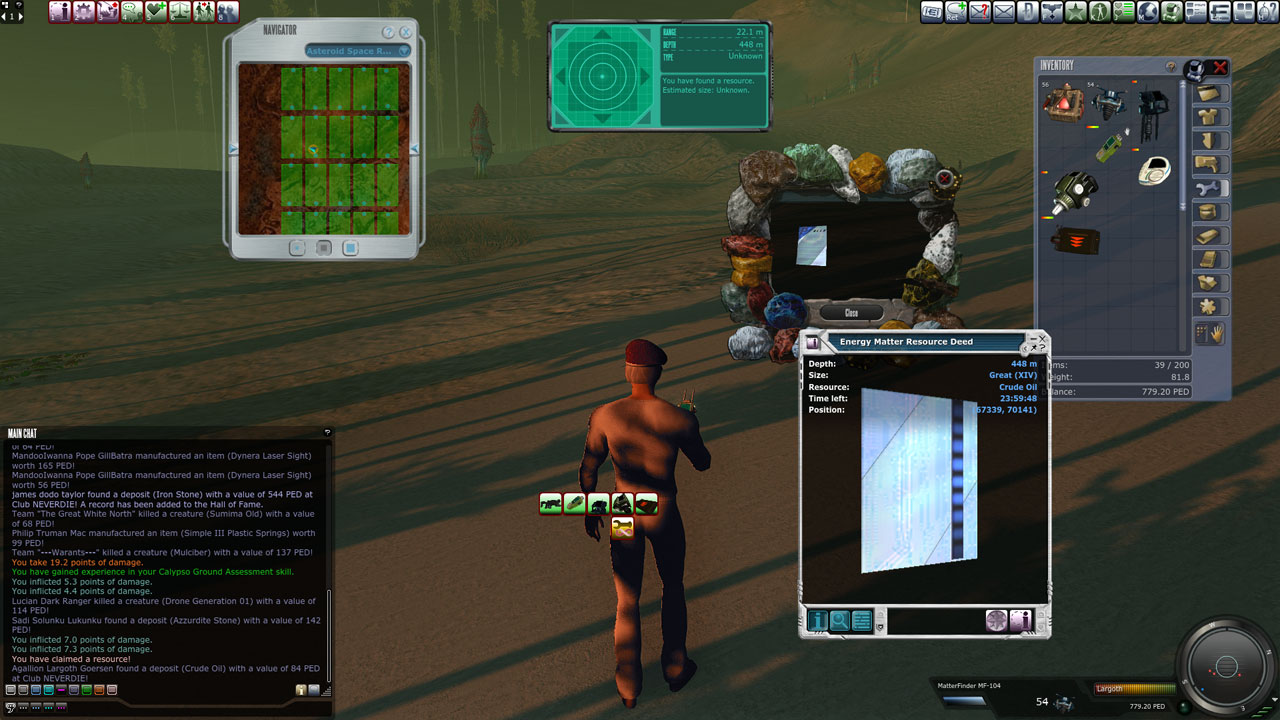Select the green scanner item in inventory
This screenshot has height=720, width=1280.
click(1110, 148)
